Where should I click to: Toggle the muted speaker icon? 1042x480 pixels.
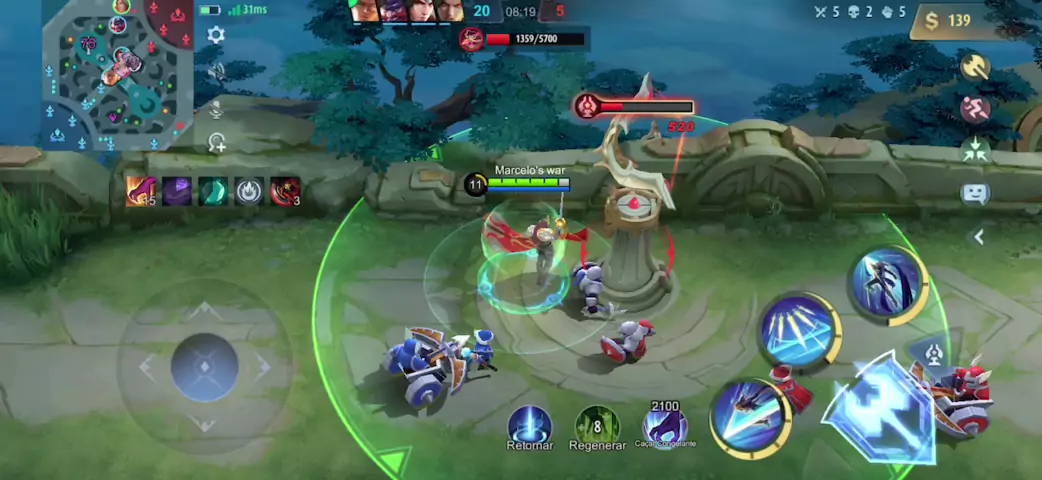point(215,71)
